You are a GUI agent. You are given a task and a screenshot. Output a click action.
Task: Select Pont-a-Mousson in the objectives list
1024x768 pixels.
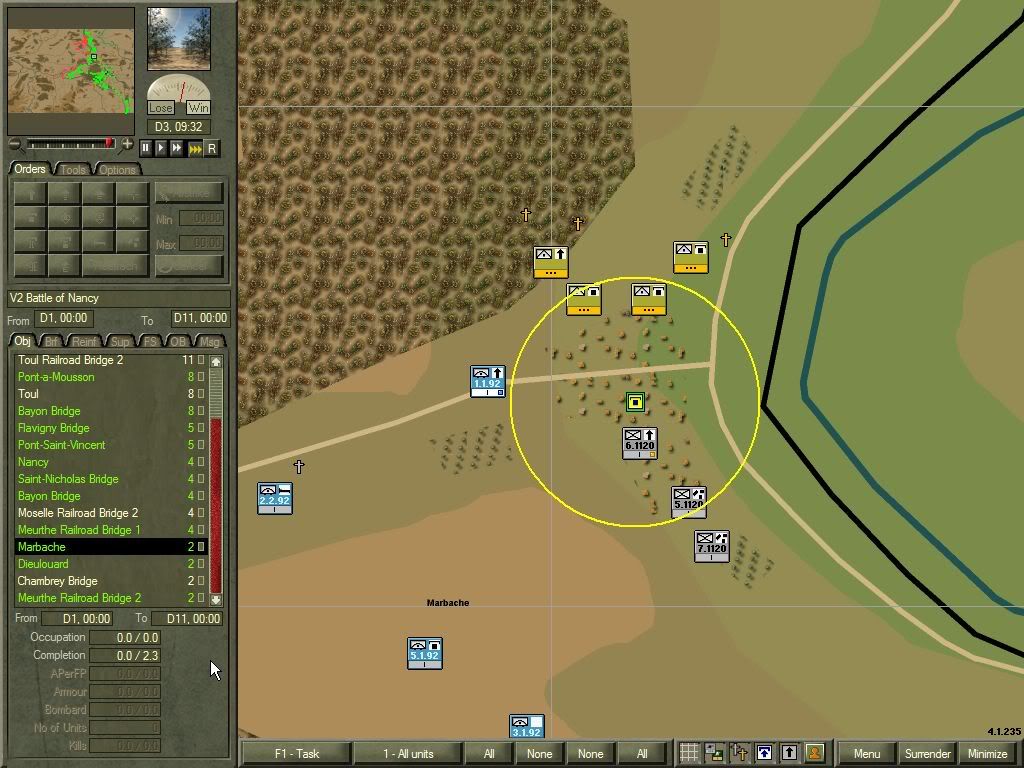click(56, 377)
